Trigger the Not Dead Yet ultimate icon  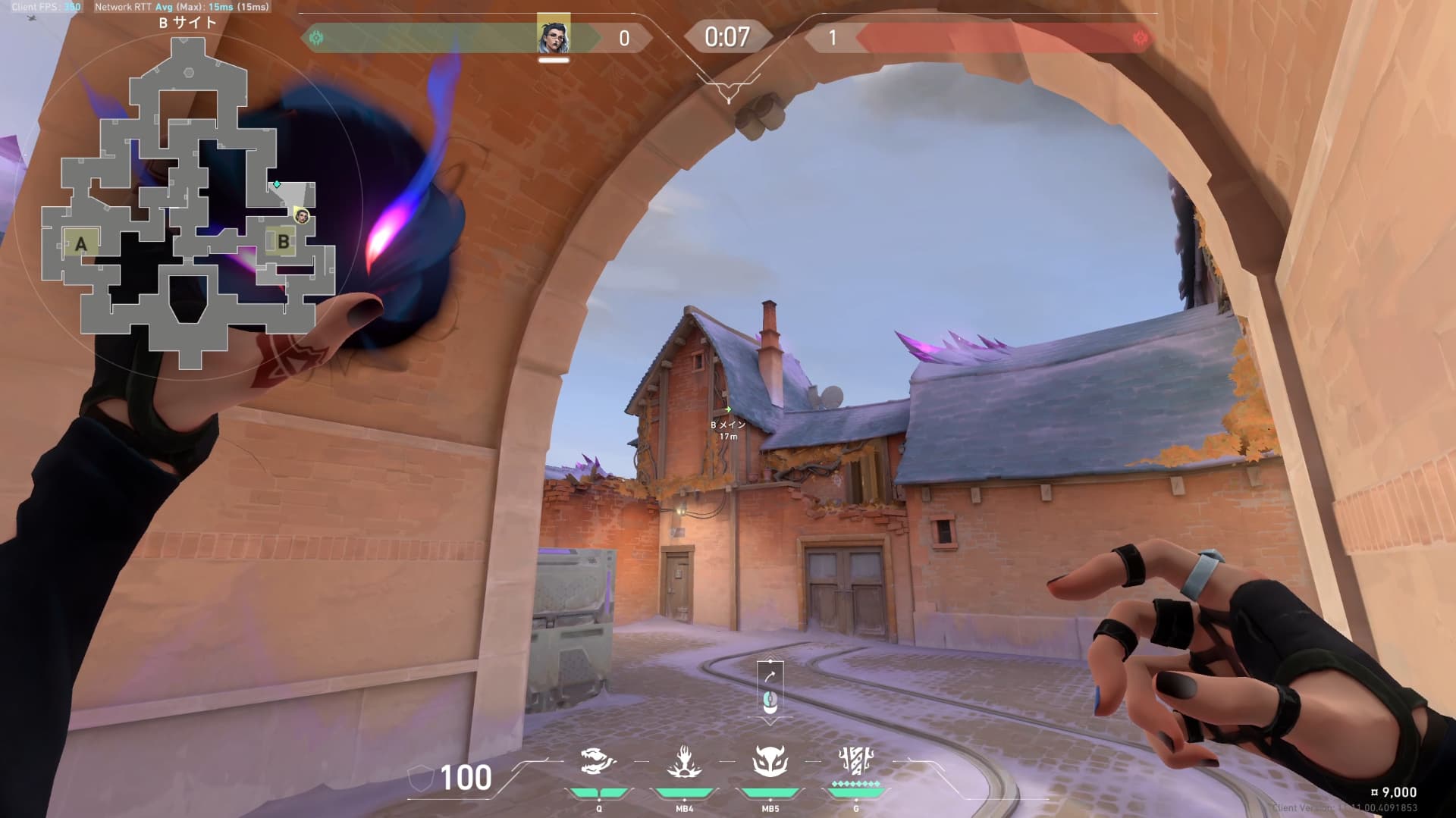[x=856, y=760]
